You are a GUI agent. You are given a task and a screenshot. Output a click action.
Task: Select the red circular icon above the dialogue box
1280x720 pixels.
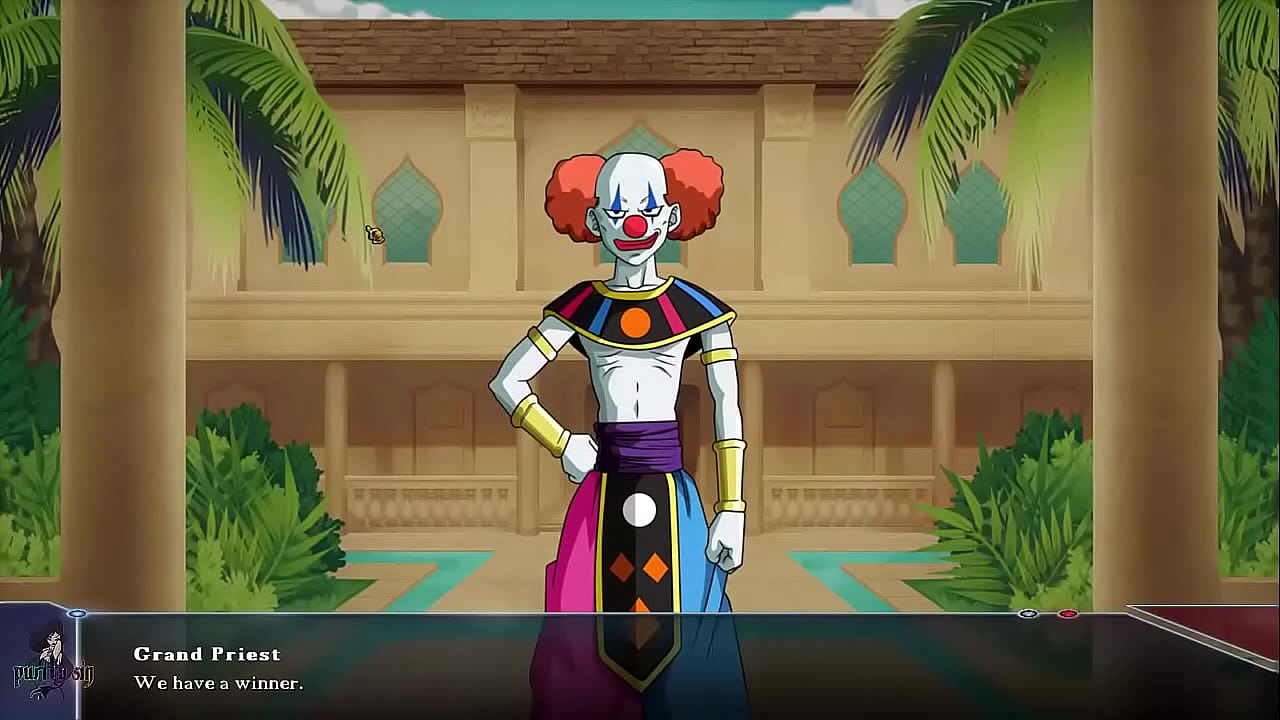[1068, 613]
